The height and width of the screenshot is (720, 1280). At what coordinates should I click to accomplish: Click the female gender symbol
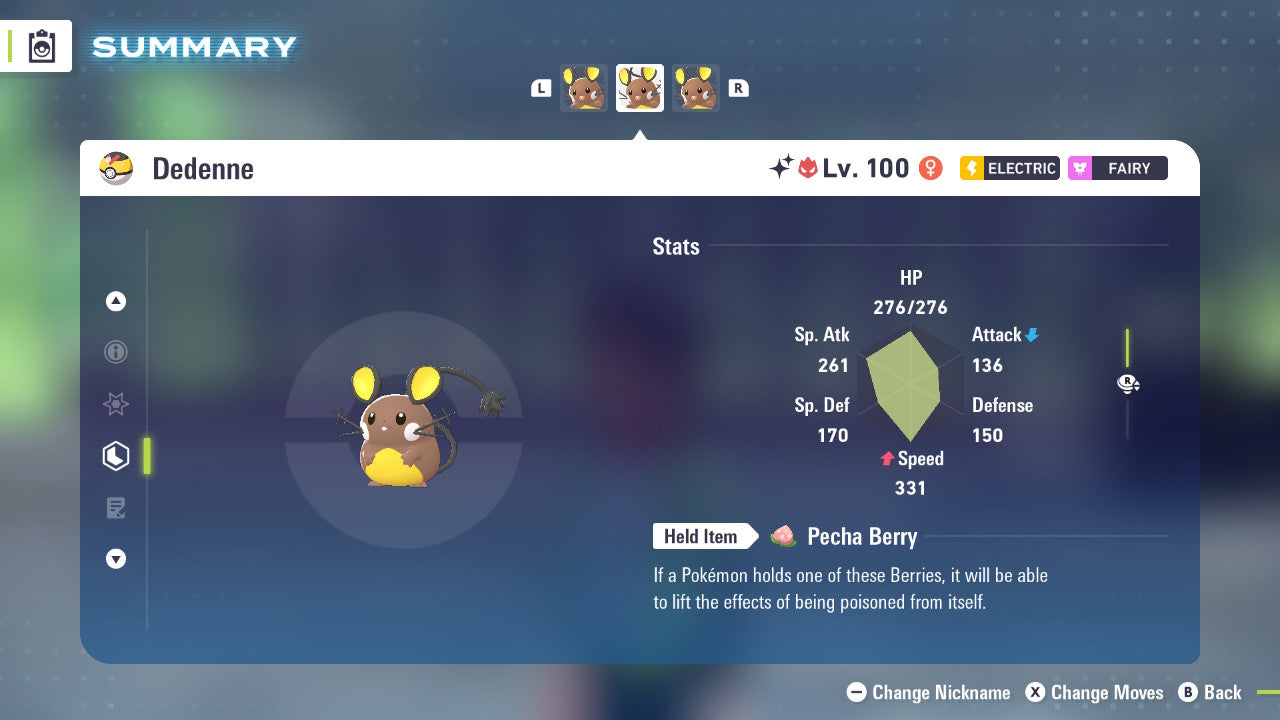coord(930,168)
